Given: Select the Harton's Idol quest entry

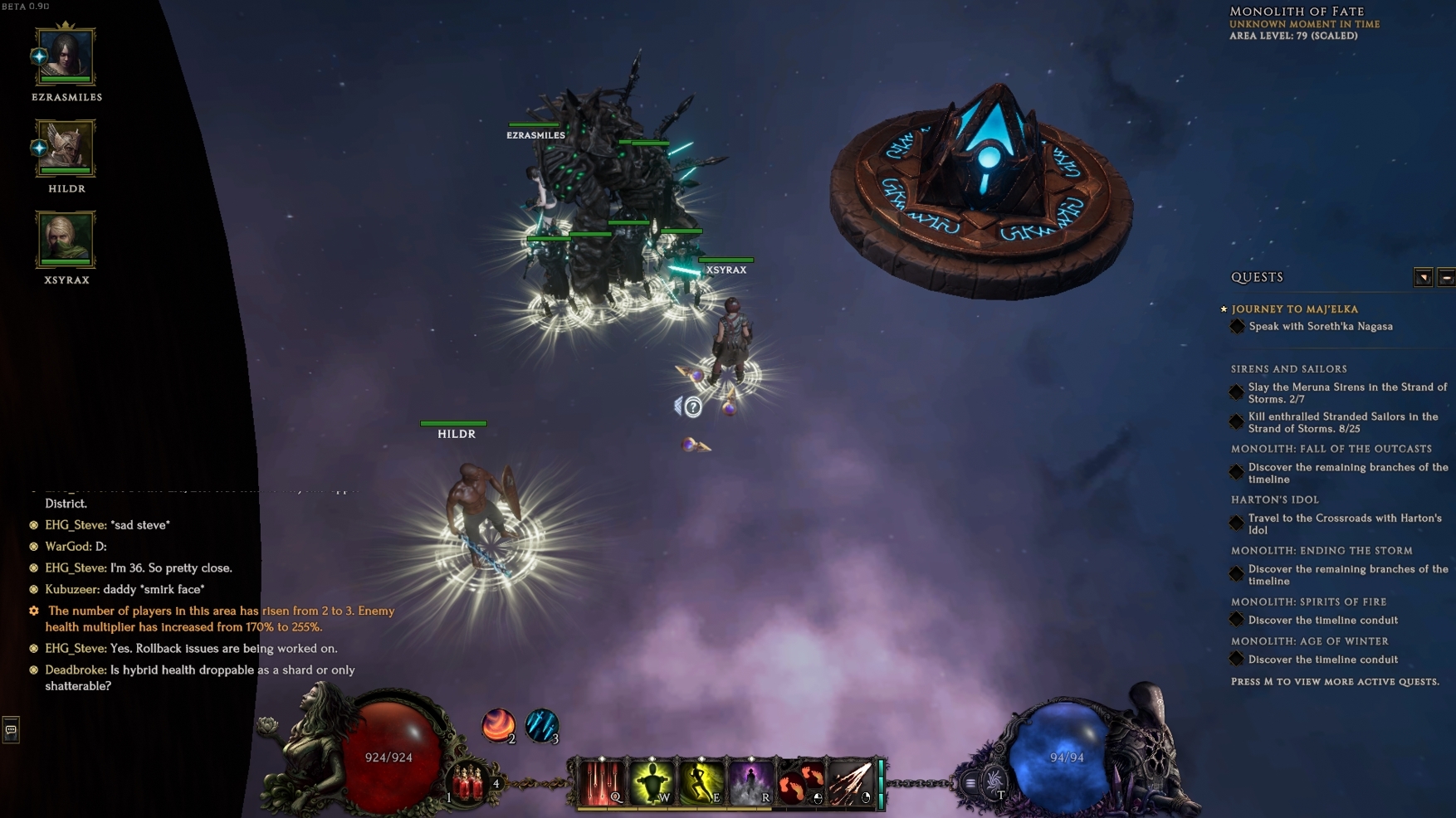Looking at the screenshot, I should [x=1274, y=499].
